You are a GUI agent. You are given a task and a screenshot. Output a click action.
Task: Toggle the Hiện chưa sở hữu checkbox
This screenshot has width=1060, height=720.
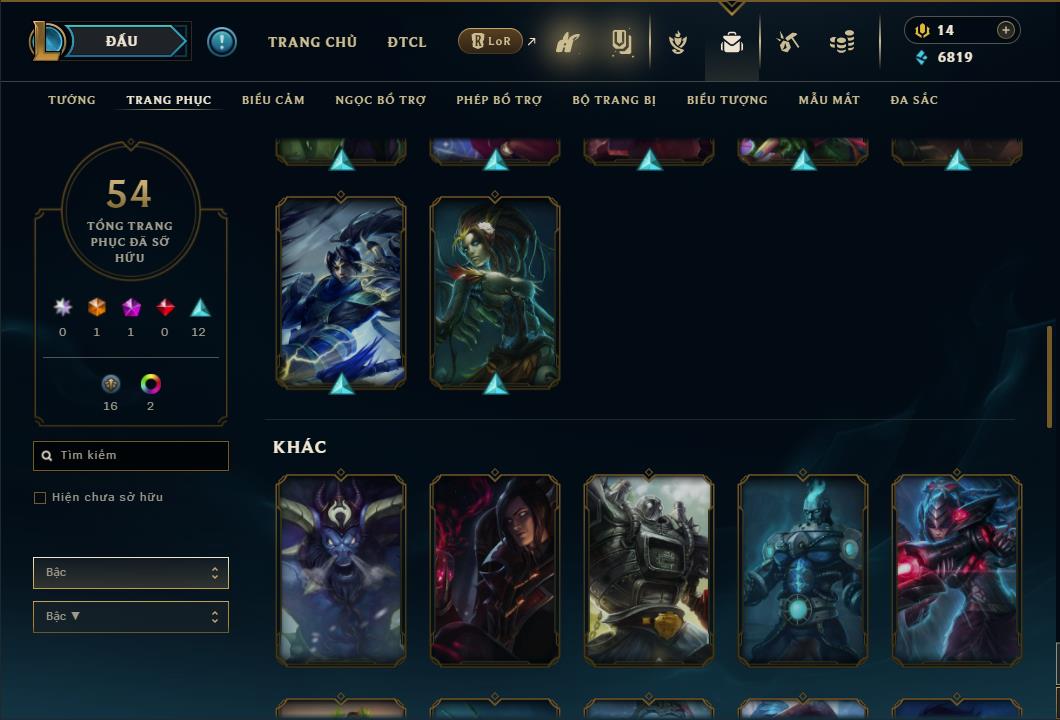[x=40, y=498]
